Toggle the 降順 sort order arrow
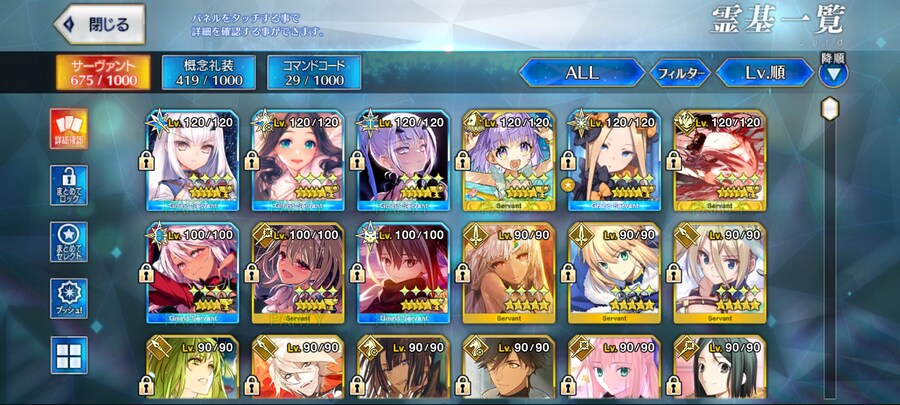Viewport: 900px width, 405px height. 833,73
